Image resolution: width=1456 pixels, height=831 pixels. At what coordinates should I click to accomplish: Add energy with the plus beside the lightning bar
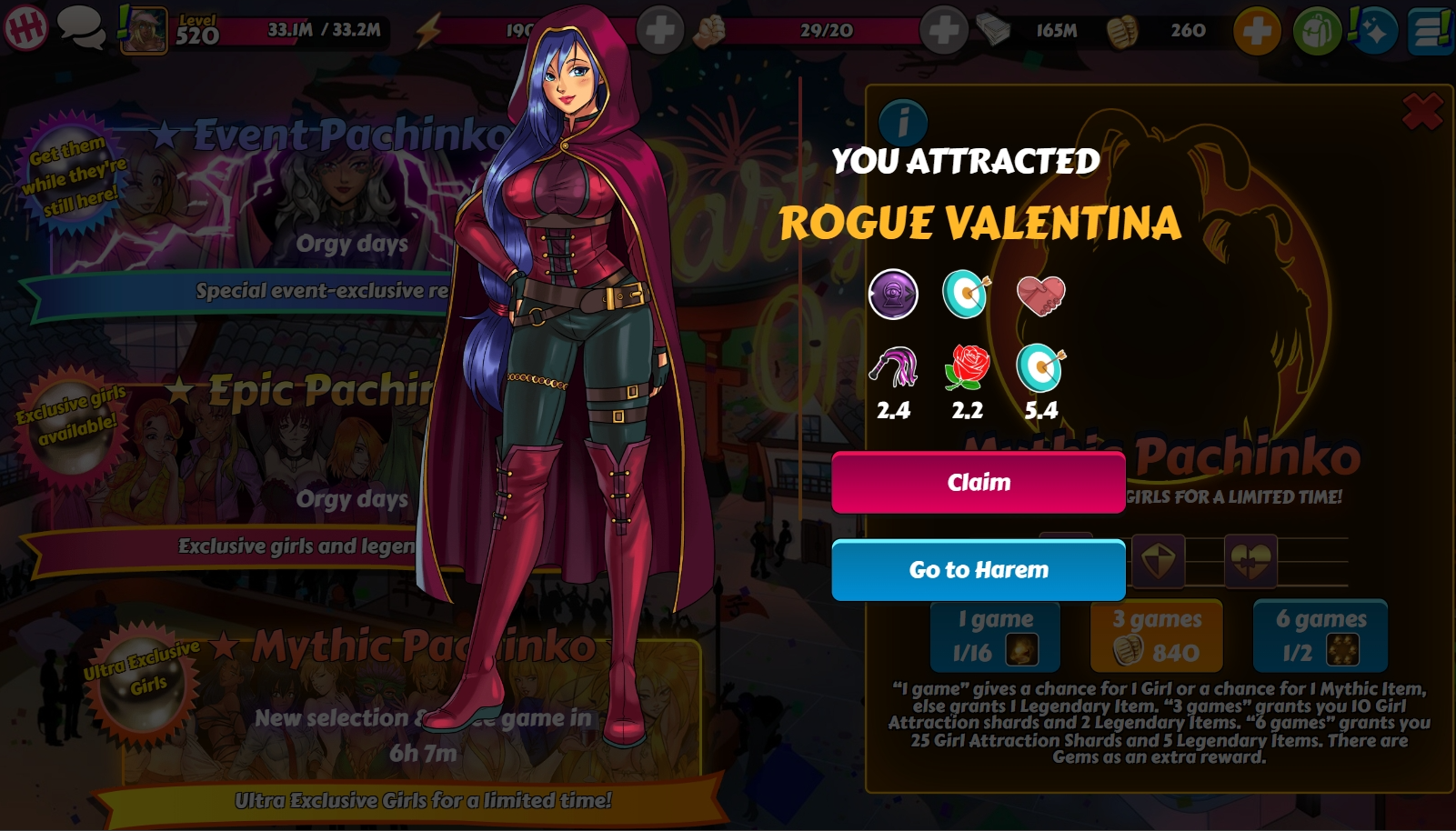[x=659, y=31]
